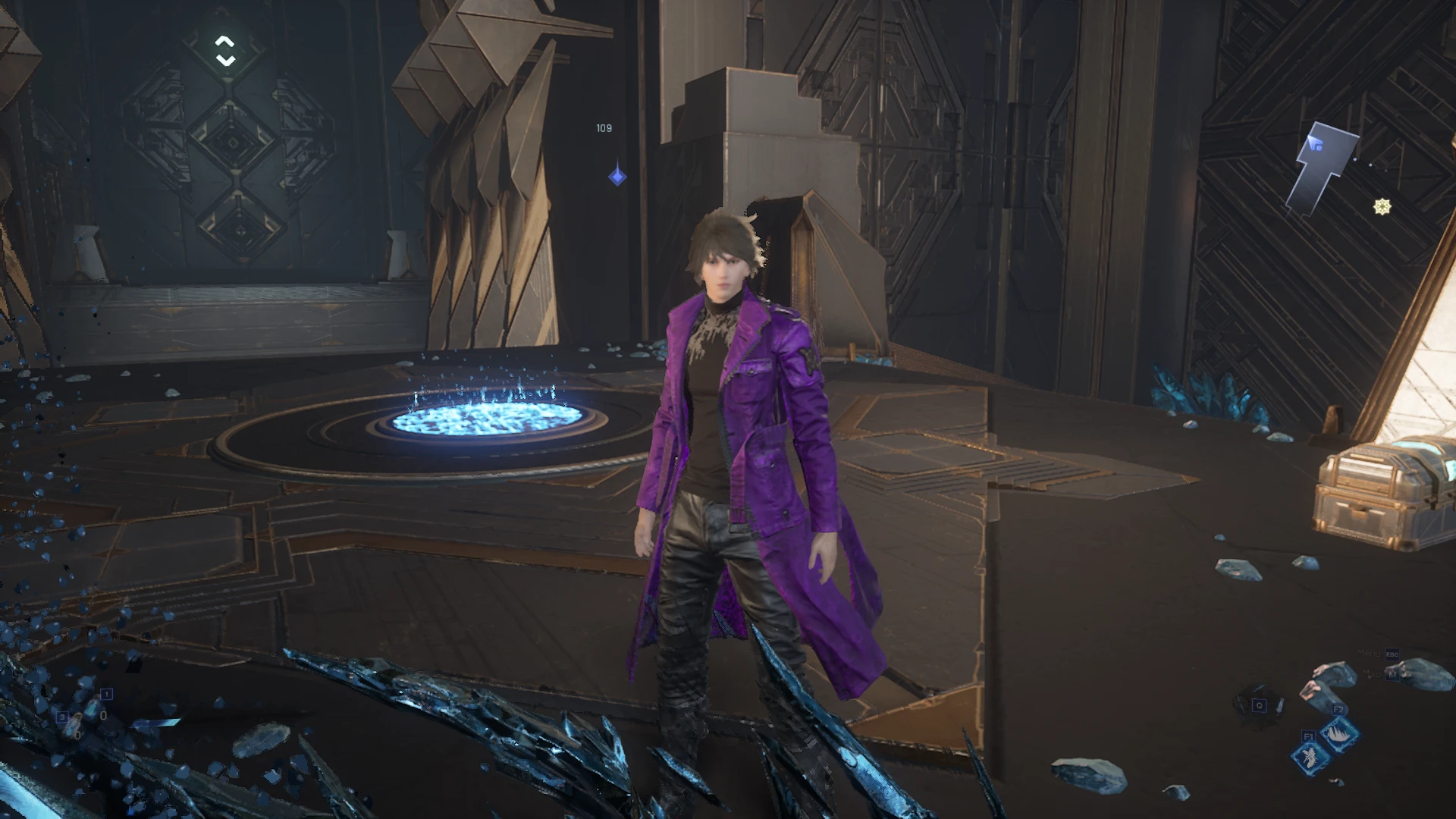Select the blue diamond waypoint marker
This screenshot has height=819, width=1456.
617,177
